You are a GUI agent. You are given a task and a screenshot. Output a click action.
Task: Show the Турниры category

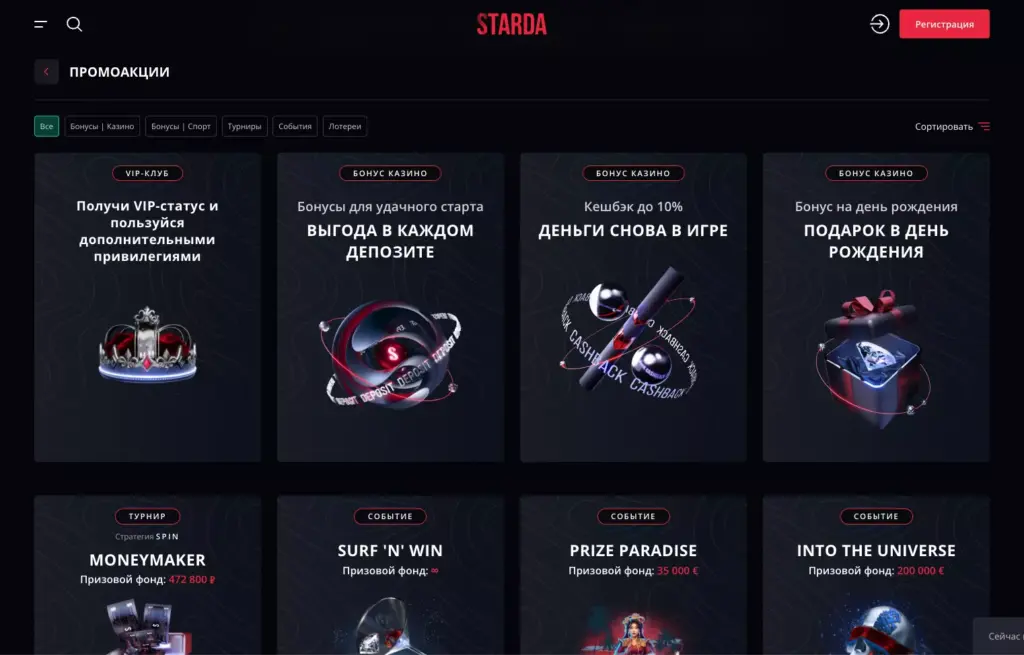[x=244, y=127]
